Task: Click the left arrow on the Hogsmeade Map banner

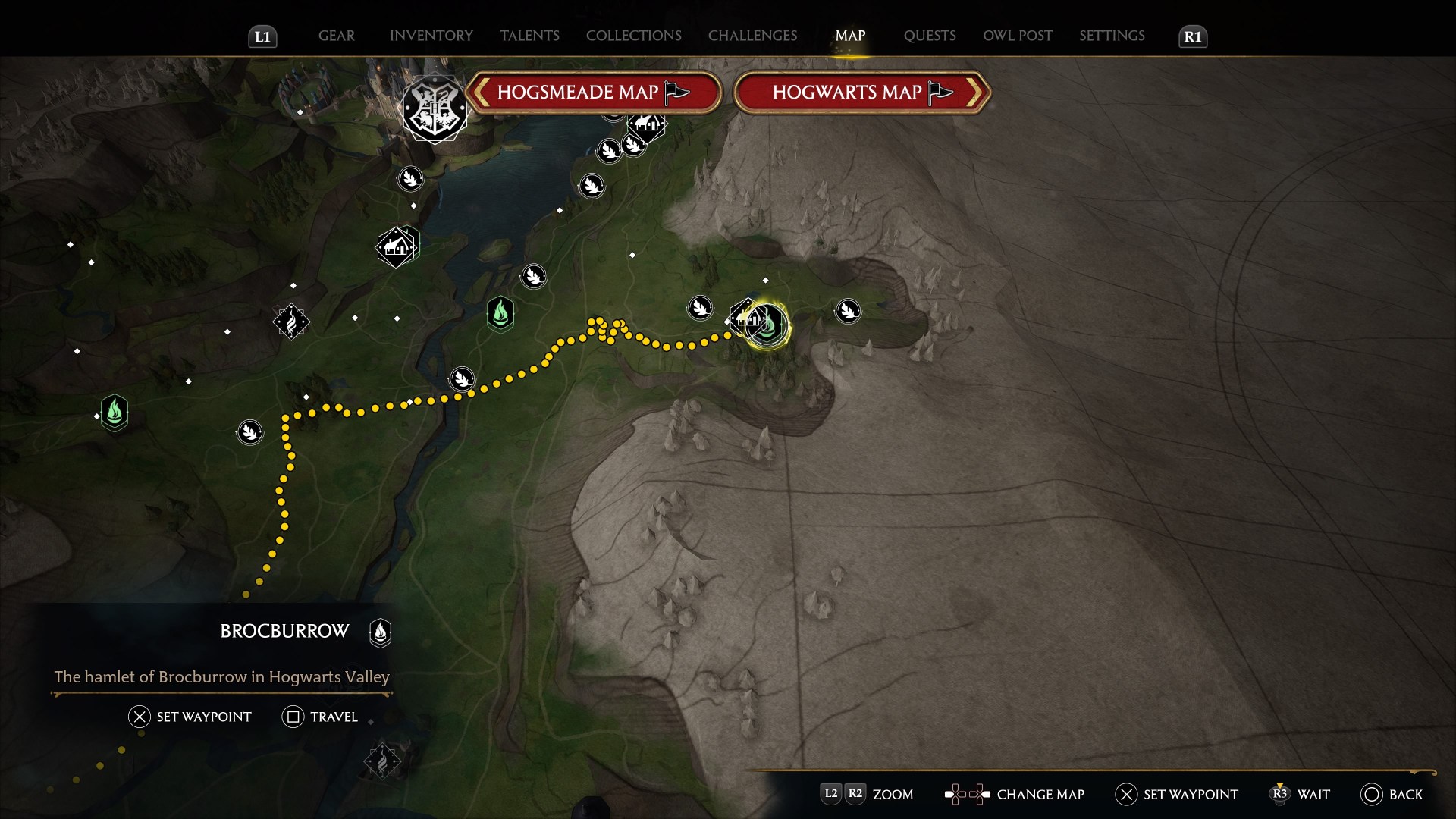Action: [x=481, y=92]
